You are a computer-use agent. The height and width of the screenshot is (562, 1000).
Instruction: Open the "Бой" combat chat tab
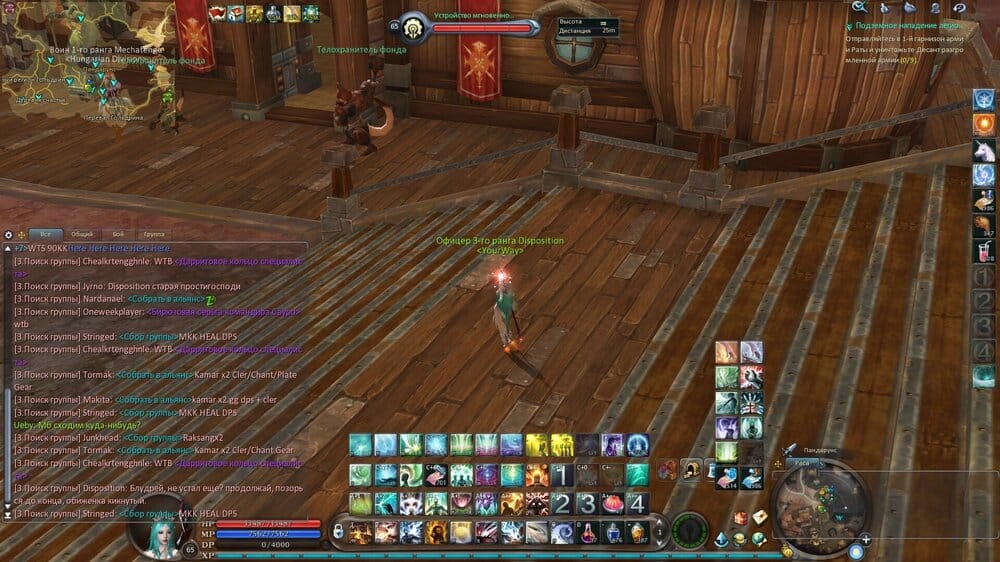(119, 234)
